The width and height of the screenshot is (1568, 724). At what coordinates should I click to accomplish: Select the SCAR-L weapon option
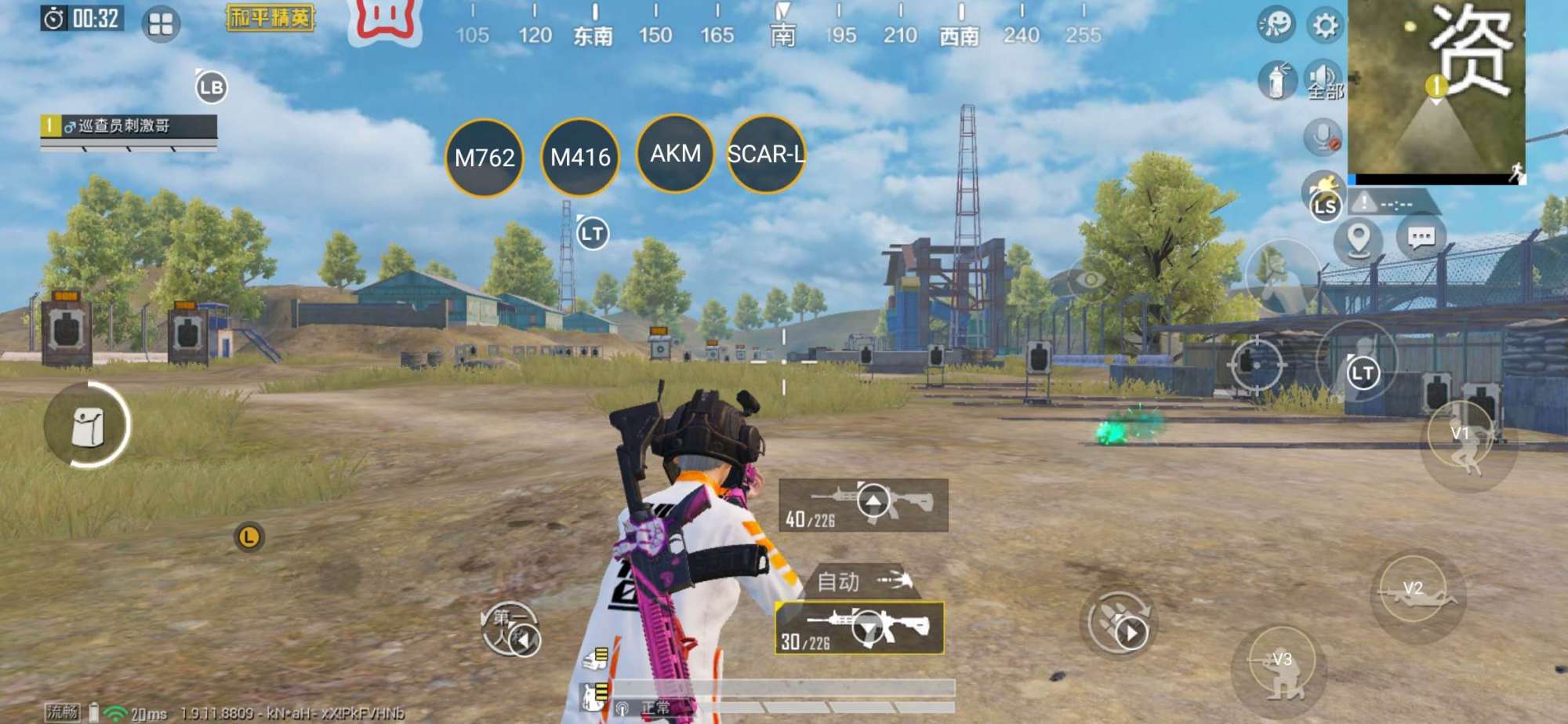click(x=766, y=154)
